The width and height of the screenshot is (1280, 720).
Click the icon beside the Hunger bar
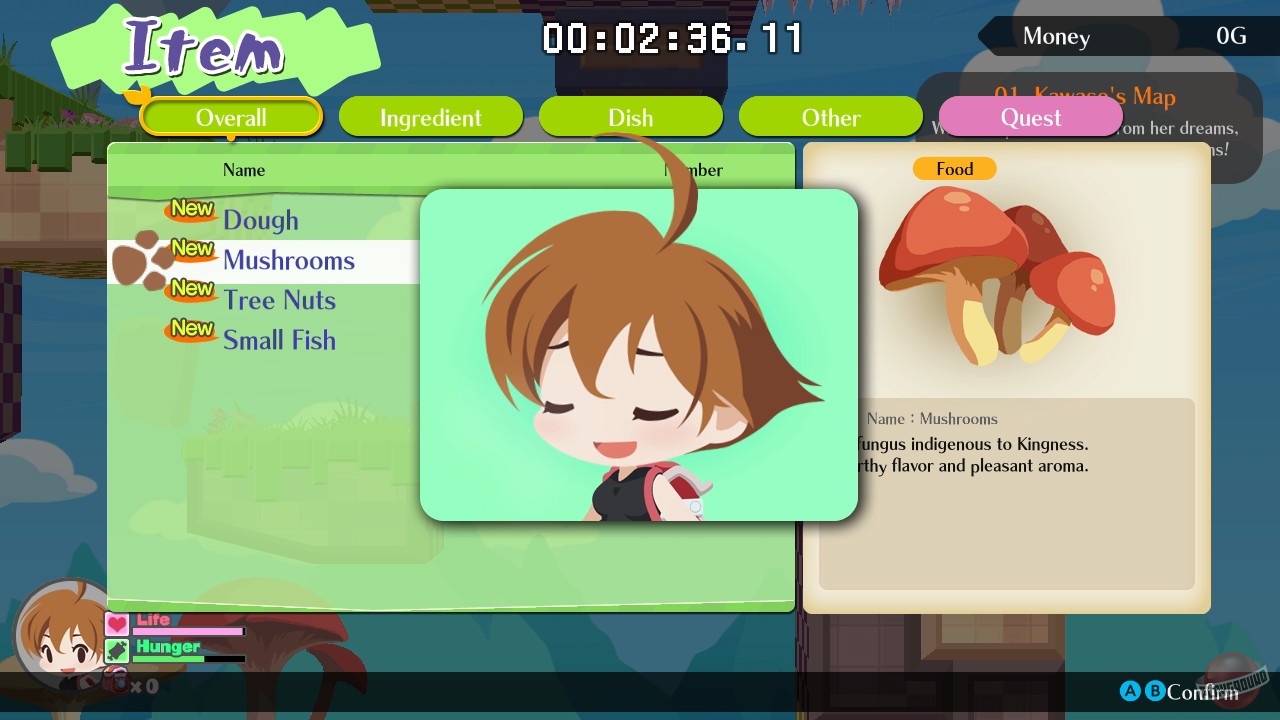116,650
